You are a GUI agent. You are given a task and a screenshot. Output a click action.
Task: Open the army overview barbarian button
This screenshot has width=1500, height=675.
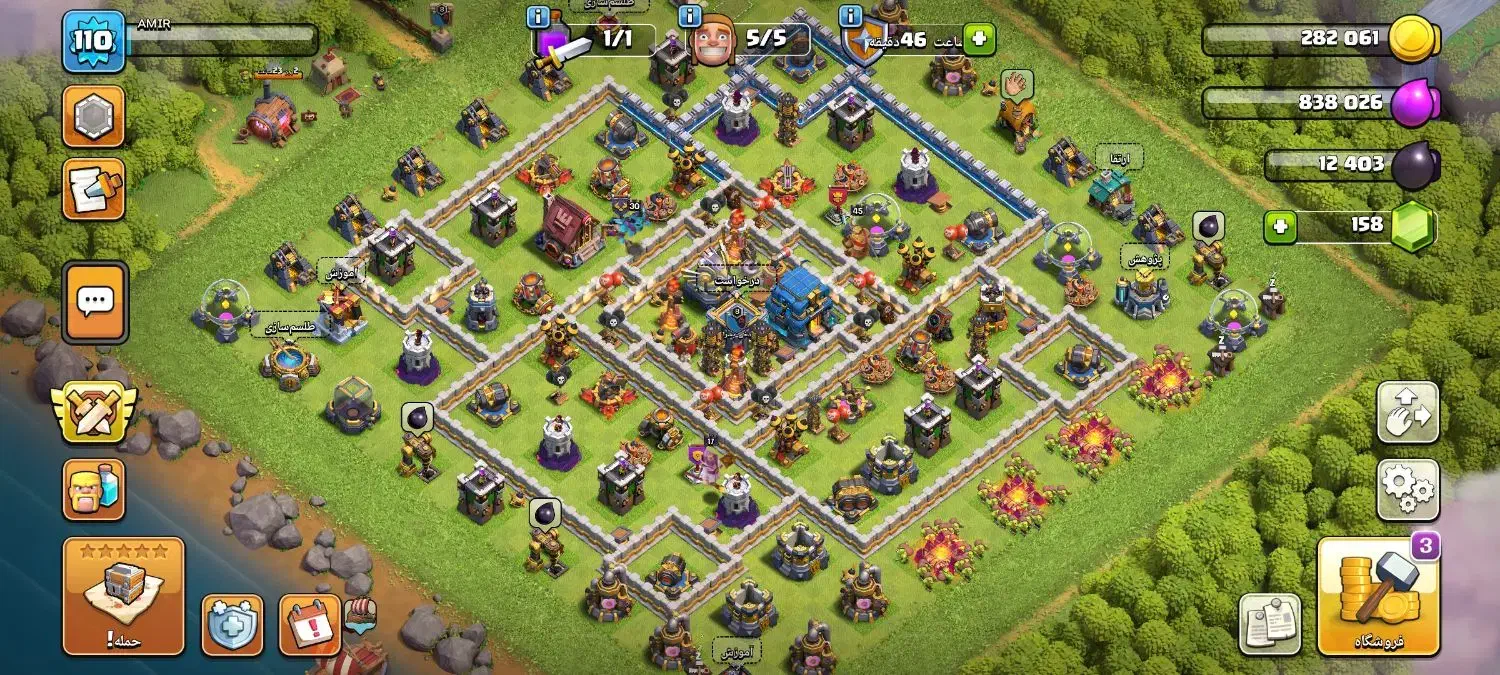click(x=94, y=490)
